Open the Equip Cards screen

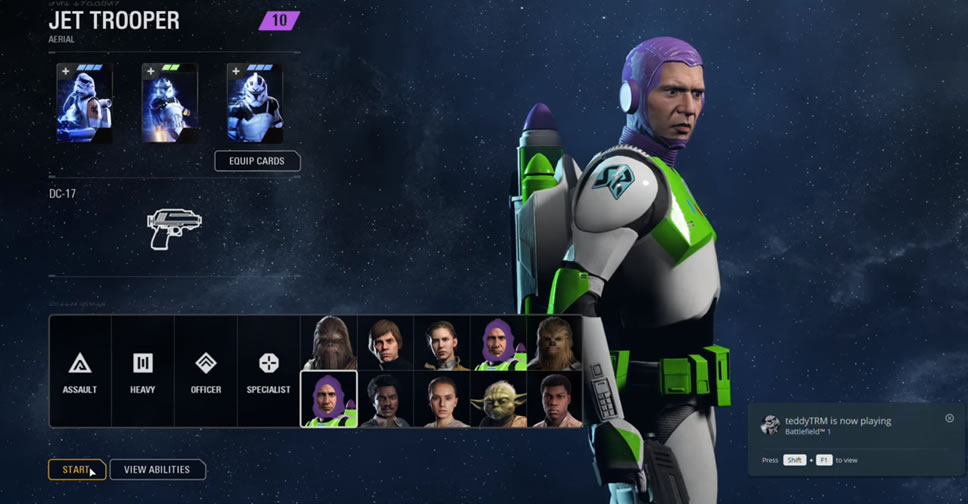point(257,161)
